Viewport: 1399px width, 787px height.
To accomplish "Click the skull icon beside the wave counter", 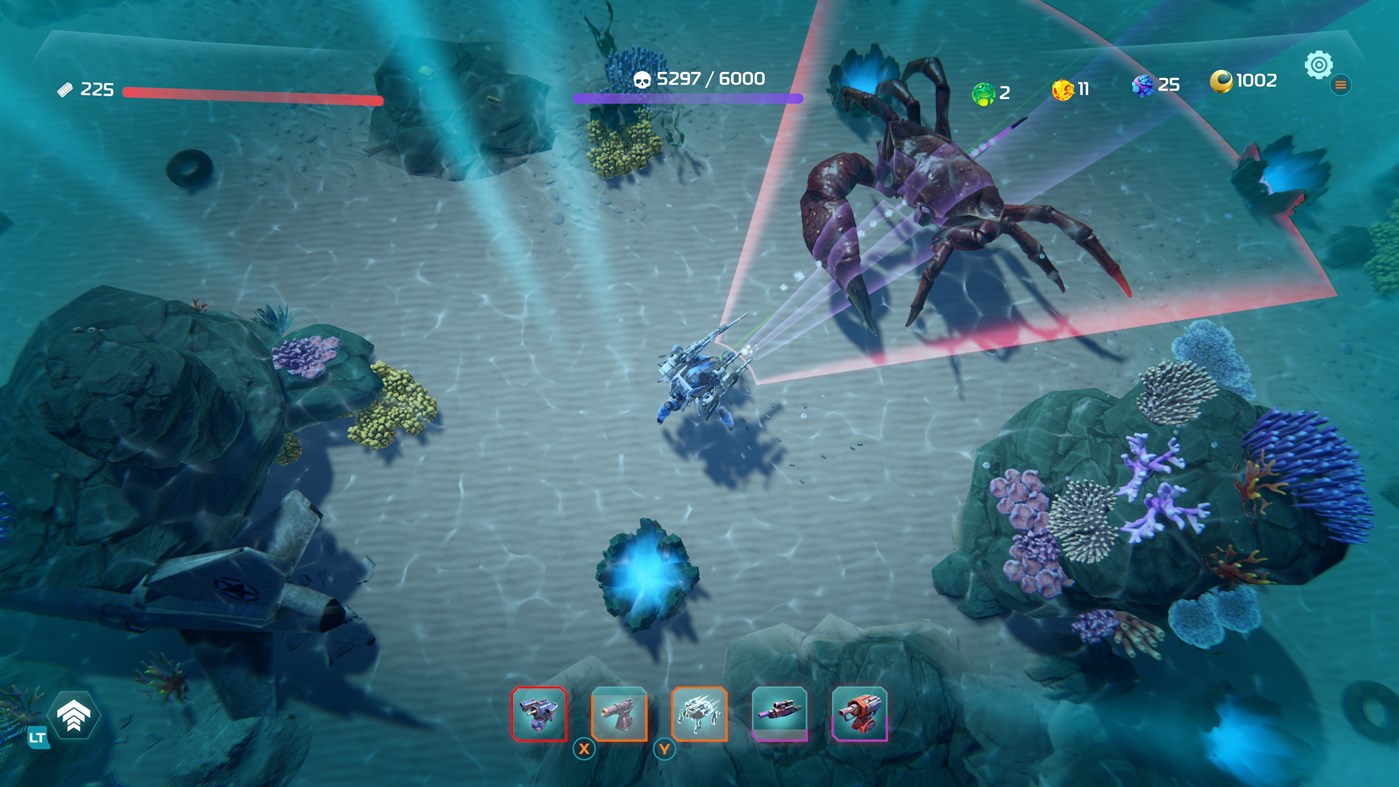I will point(642,78).
